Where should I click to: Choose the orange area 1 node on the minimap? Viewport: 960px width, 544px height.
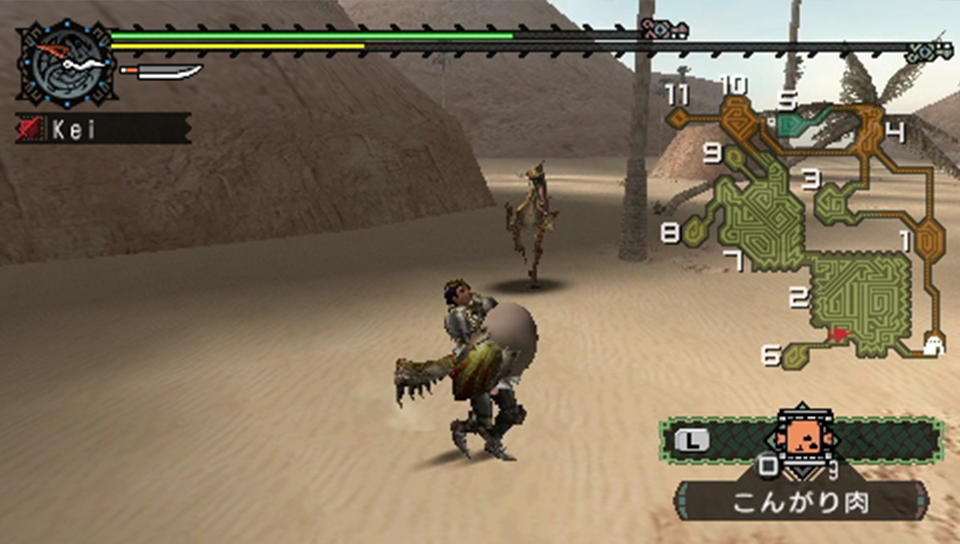[x=929, y=241]
